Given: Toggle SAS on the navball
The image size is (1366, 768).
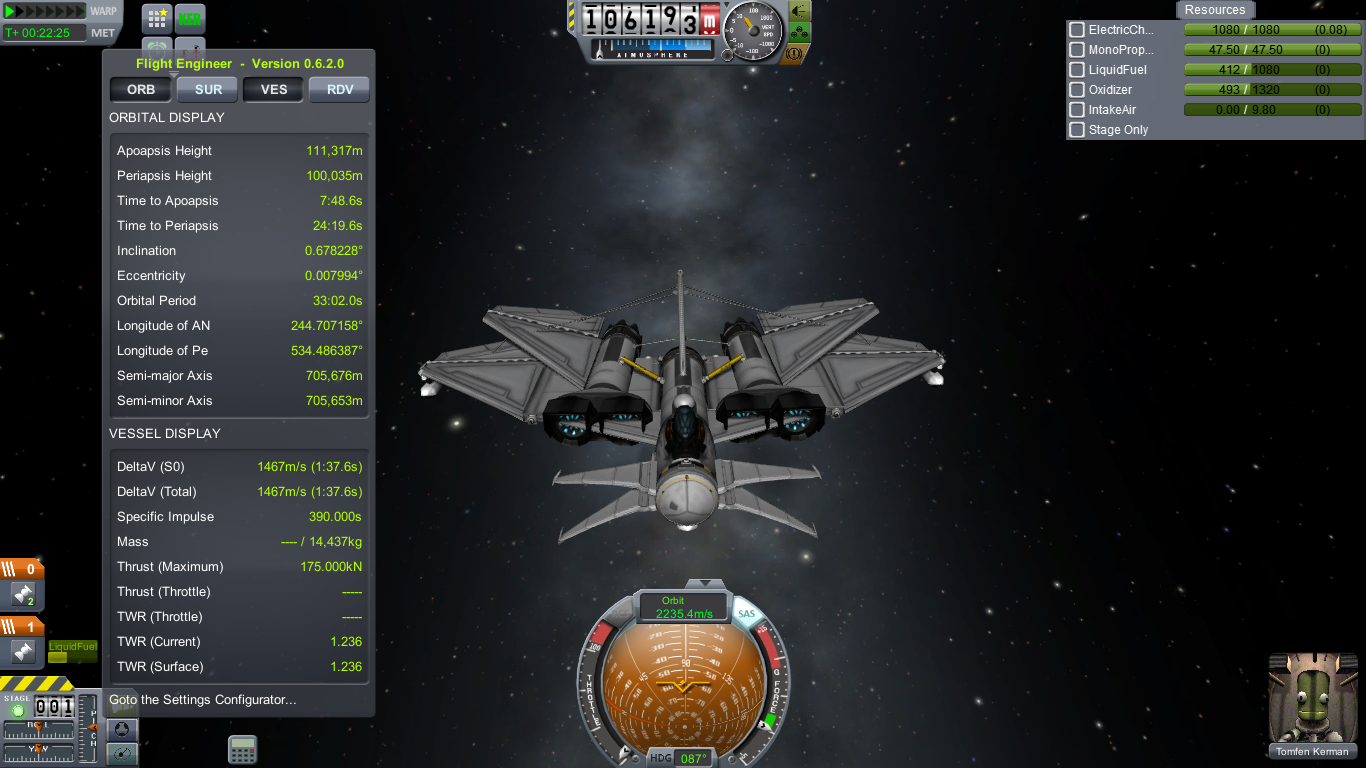Looking at the screenshot, I should click(x=747, y=614).
